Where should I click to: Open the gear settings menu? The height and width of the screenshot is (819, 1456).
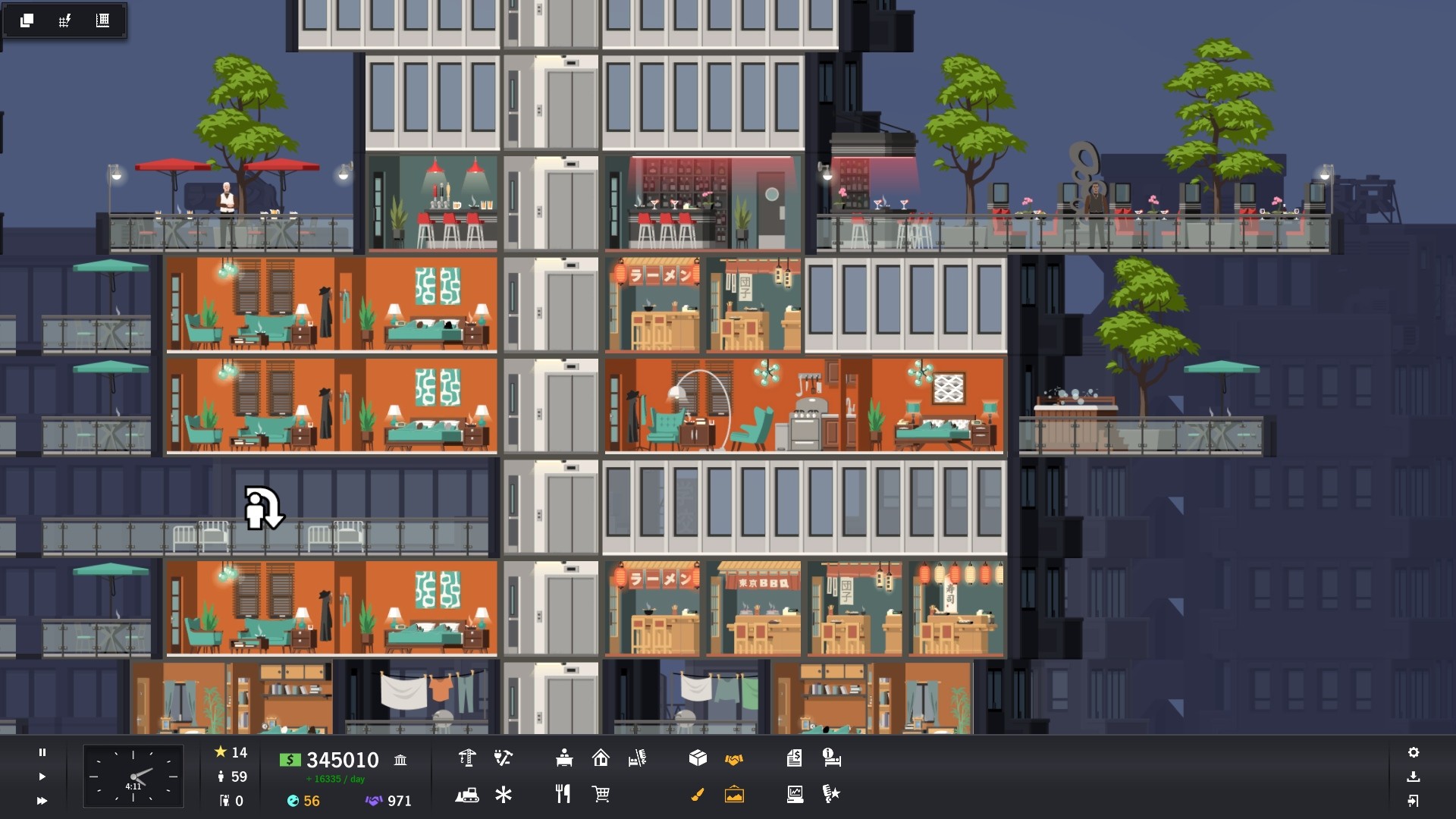tap(1414, 752)
